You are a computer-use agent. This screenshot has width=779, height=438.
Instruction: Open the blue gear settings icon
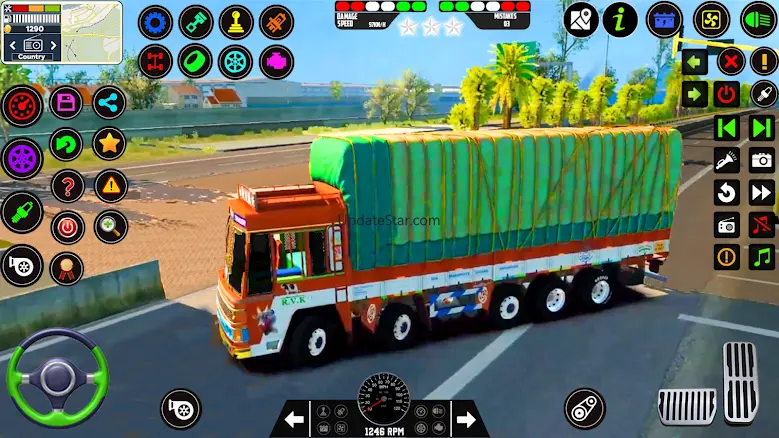click(x=155, y=22)
